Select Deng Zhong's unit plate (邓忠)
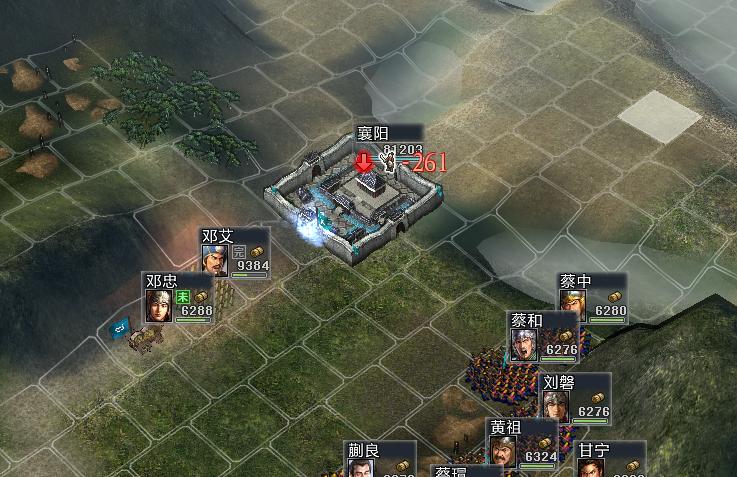Image resolution: width=737 pixels, height=477 pixels. coord(178,299)
